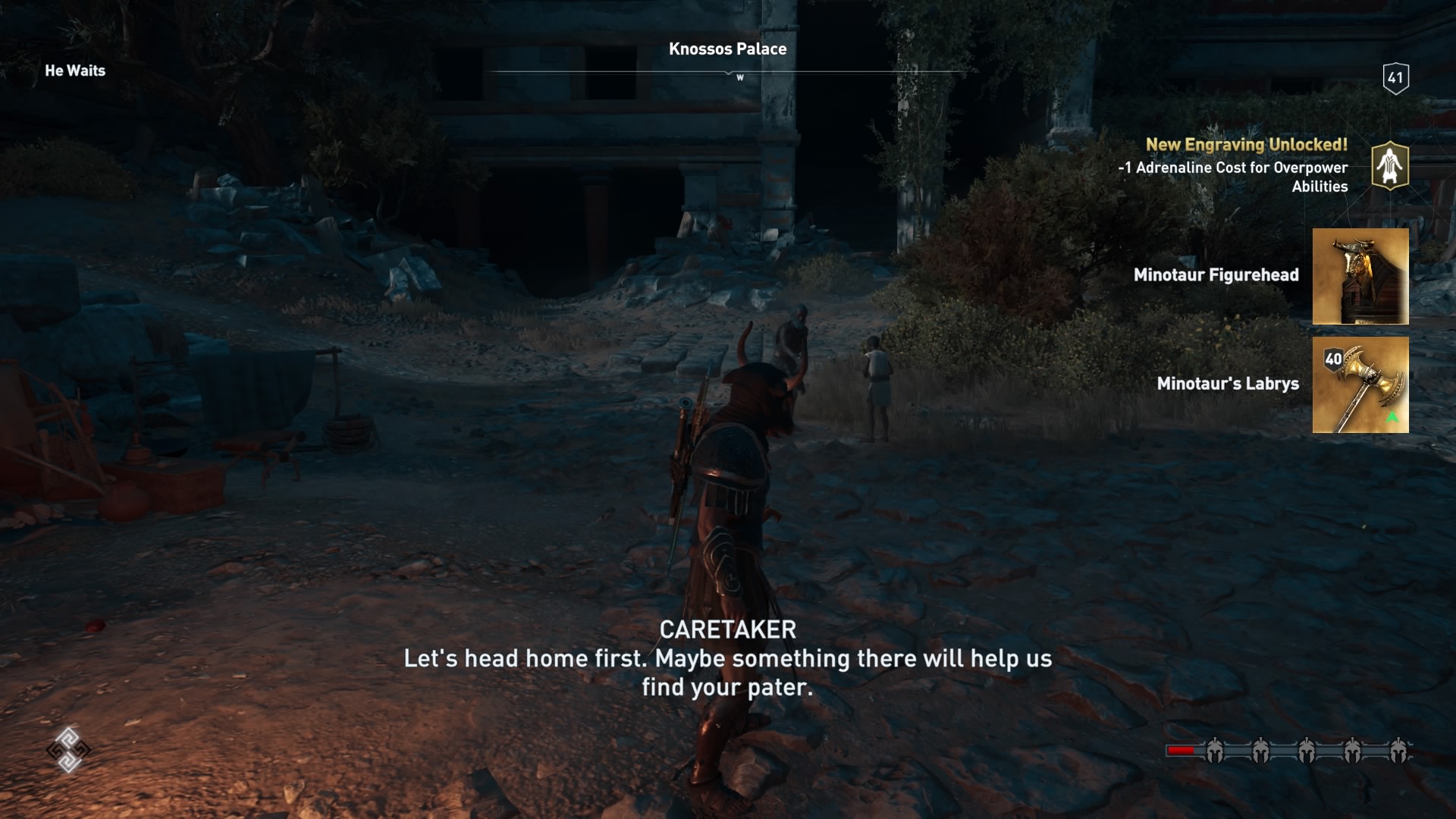Click the Caretaker dialogue text
1456x819 pixels.
pos(727,661)
